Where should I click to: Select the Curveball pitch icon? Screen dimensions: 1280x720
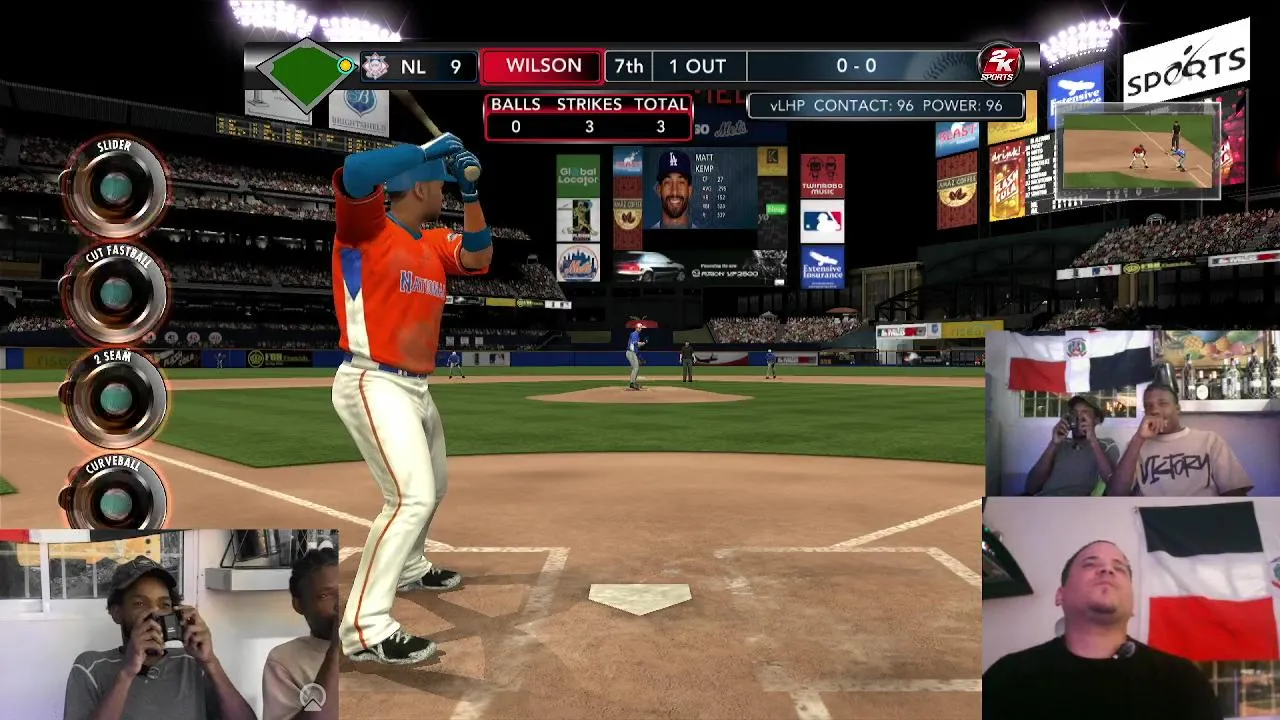coord(115,502)
